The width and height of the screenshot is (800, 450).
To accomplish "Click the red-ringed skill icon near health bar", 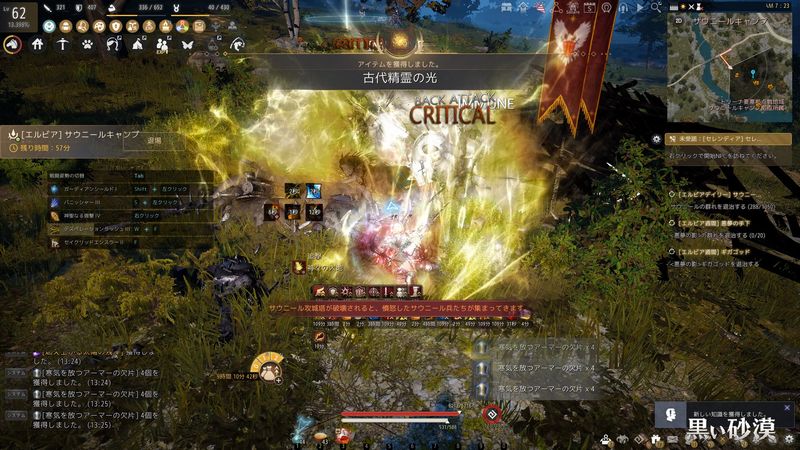I will [491, 413].
